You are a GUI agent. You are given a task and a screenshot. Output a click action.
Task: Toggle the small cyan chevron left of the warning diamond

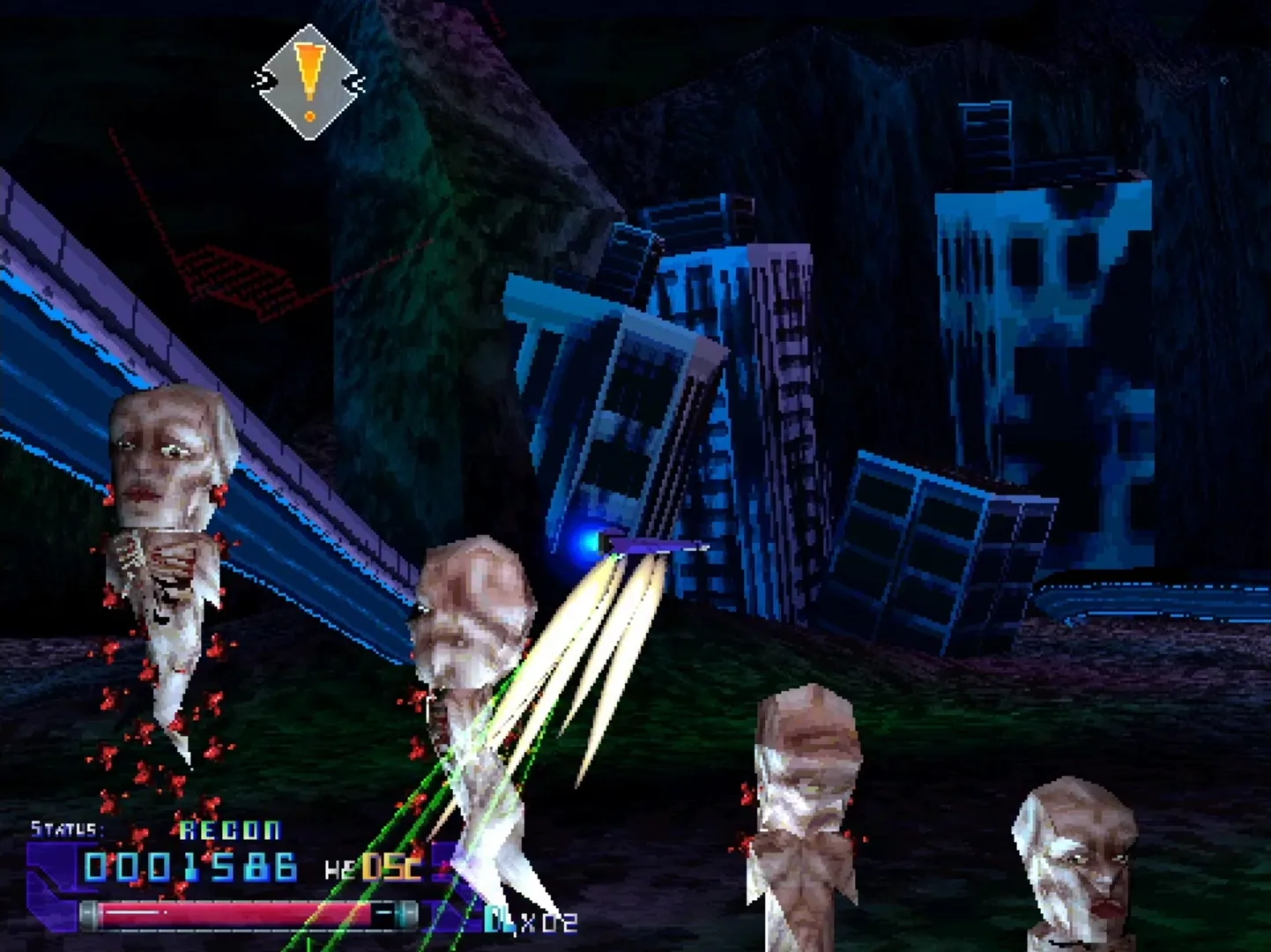pos(261,79)
